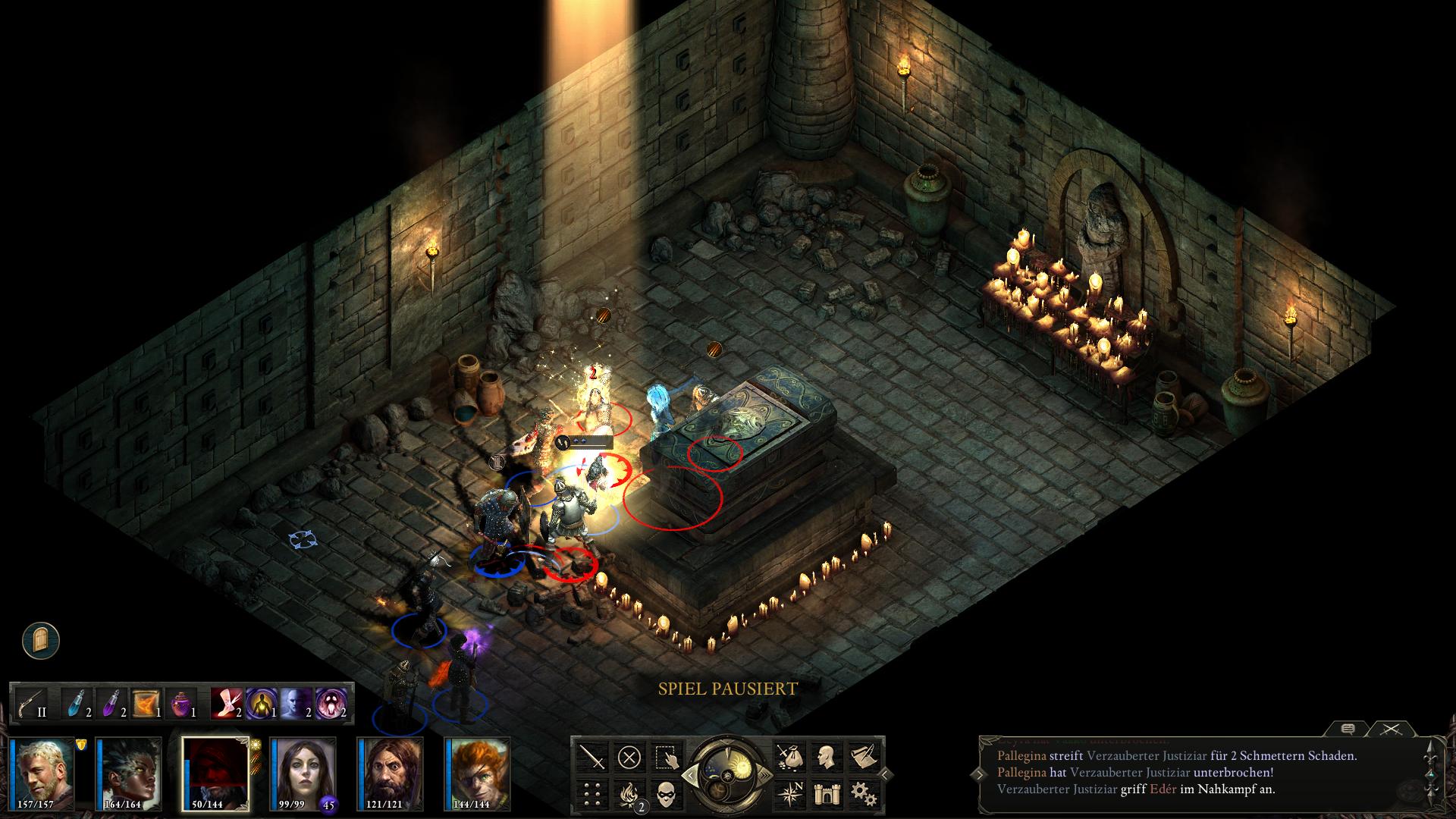This screenshot has width=1456, height=819.
Task: Choose the pale dark-haired woman's portrait
Action: (302, 772)
